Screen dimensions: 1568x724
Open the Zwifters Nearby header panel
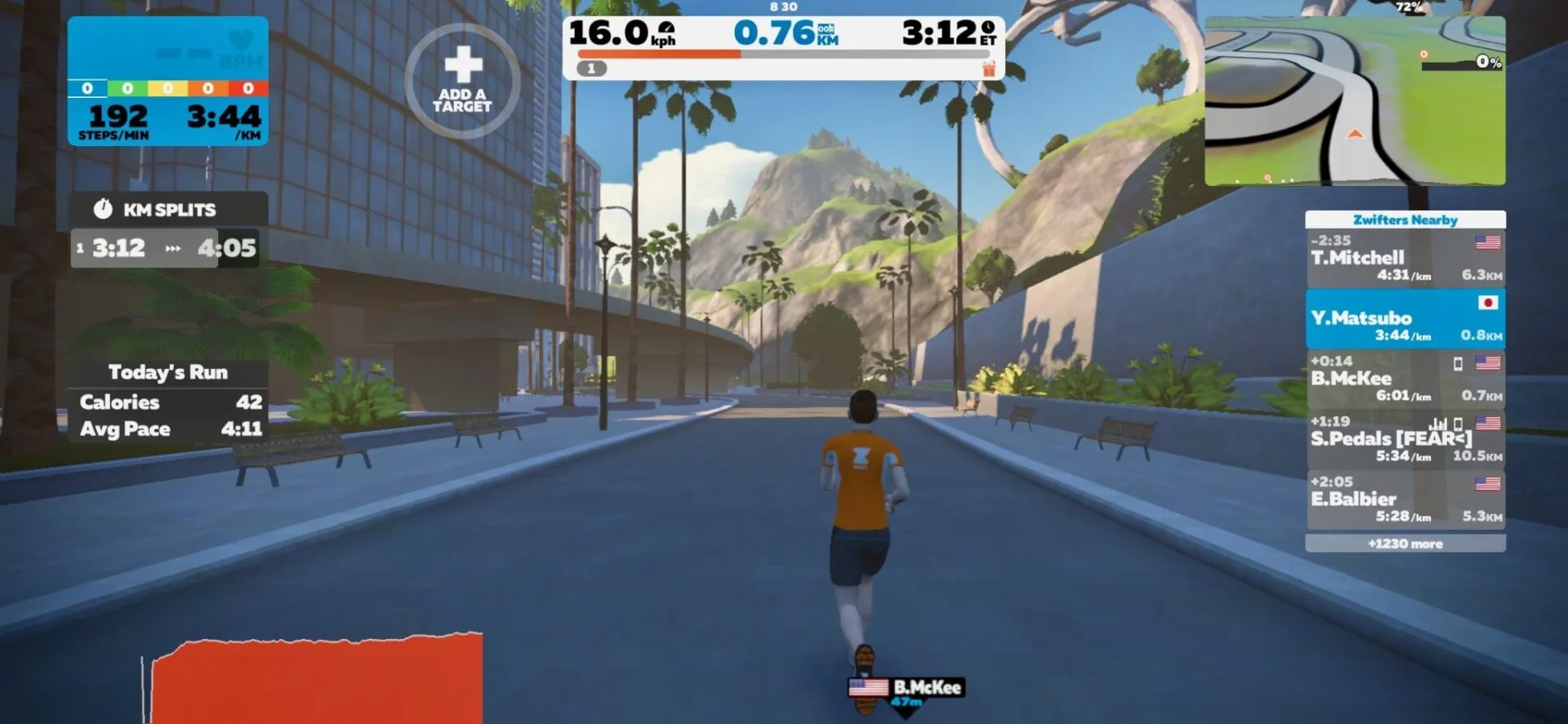pyautogui.click(x=1405, y=220)
